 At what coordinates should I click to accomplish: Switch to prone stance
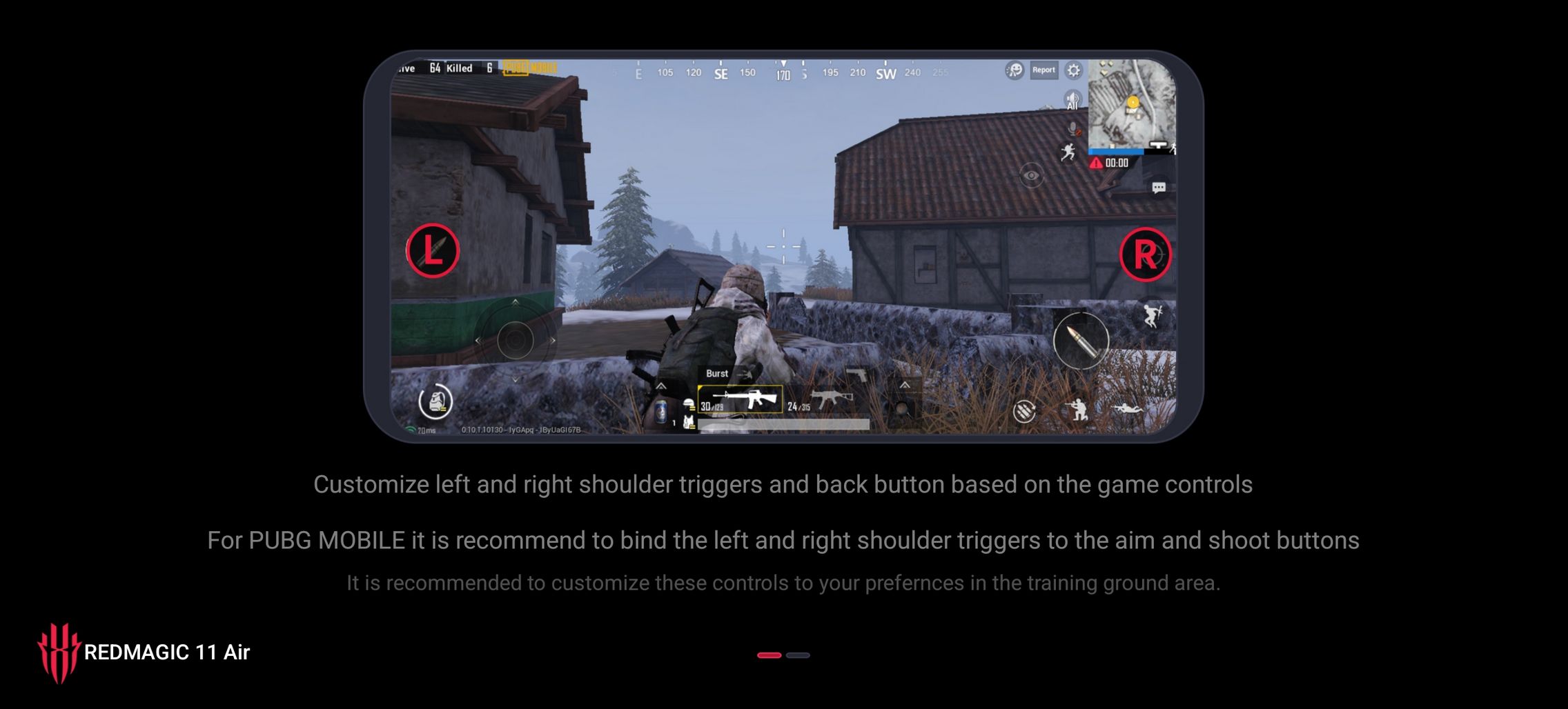[1127, 409]
